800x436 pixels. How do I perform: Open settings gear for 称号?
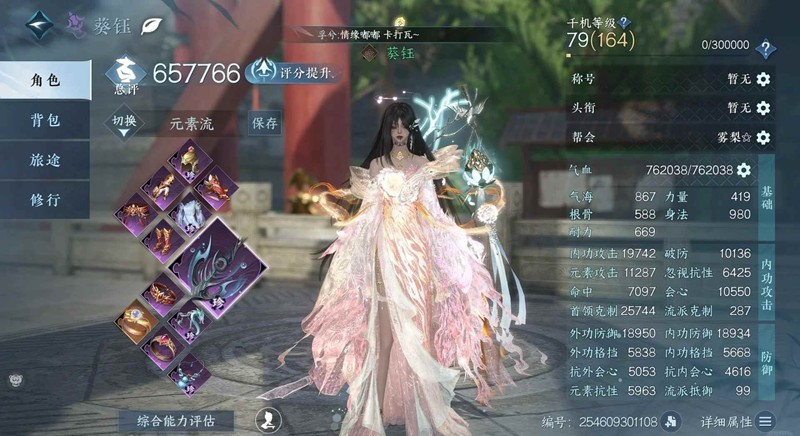tap(764, 79)
